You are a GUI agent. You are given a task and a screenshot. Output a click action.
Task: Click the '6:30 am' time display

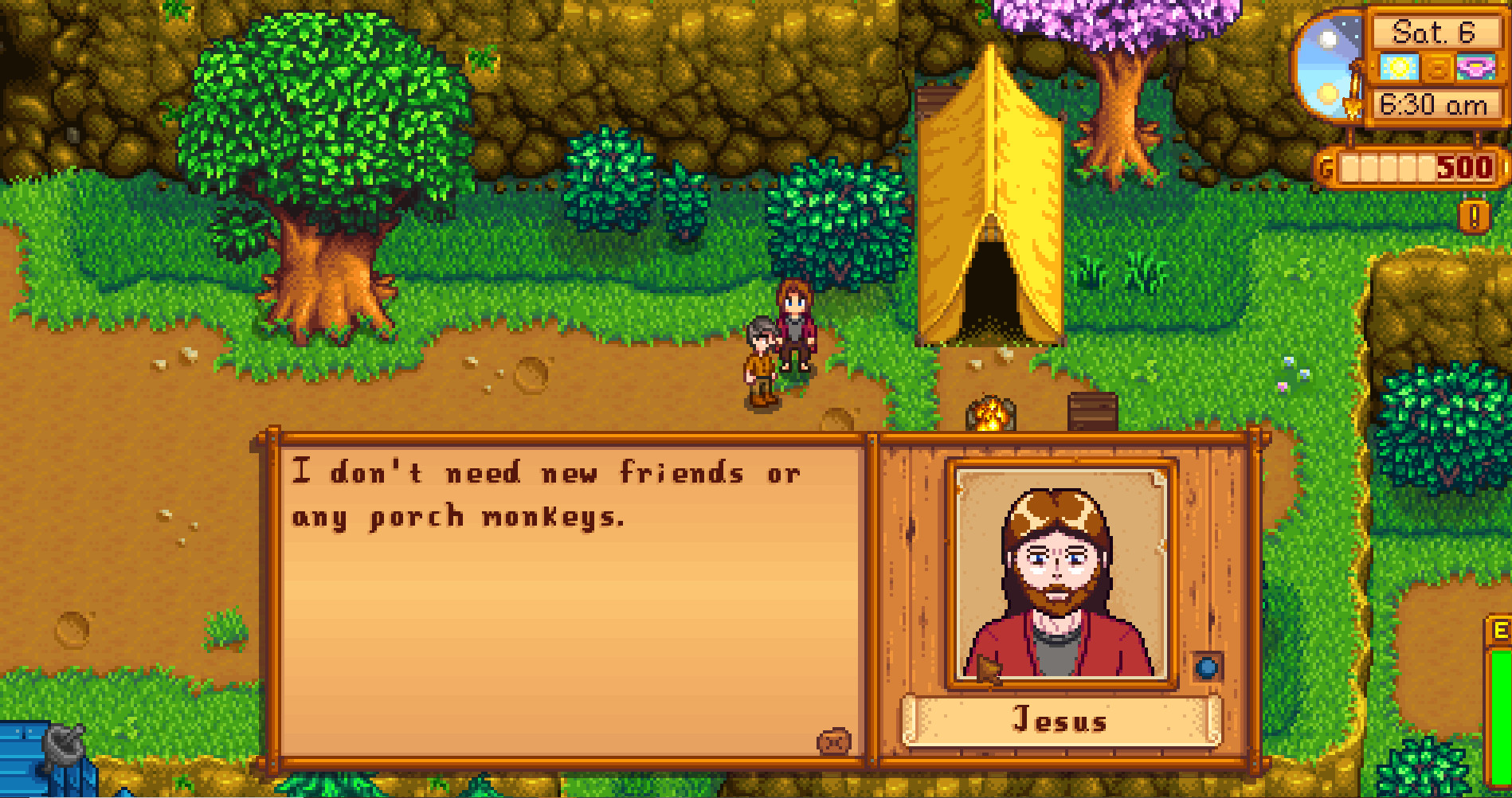coord(1434,104)
